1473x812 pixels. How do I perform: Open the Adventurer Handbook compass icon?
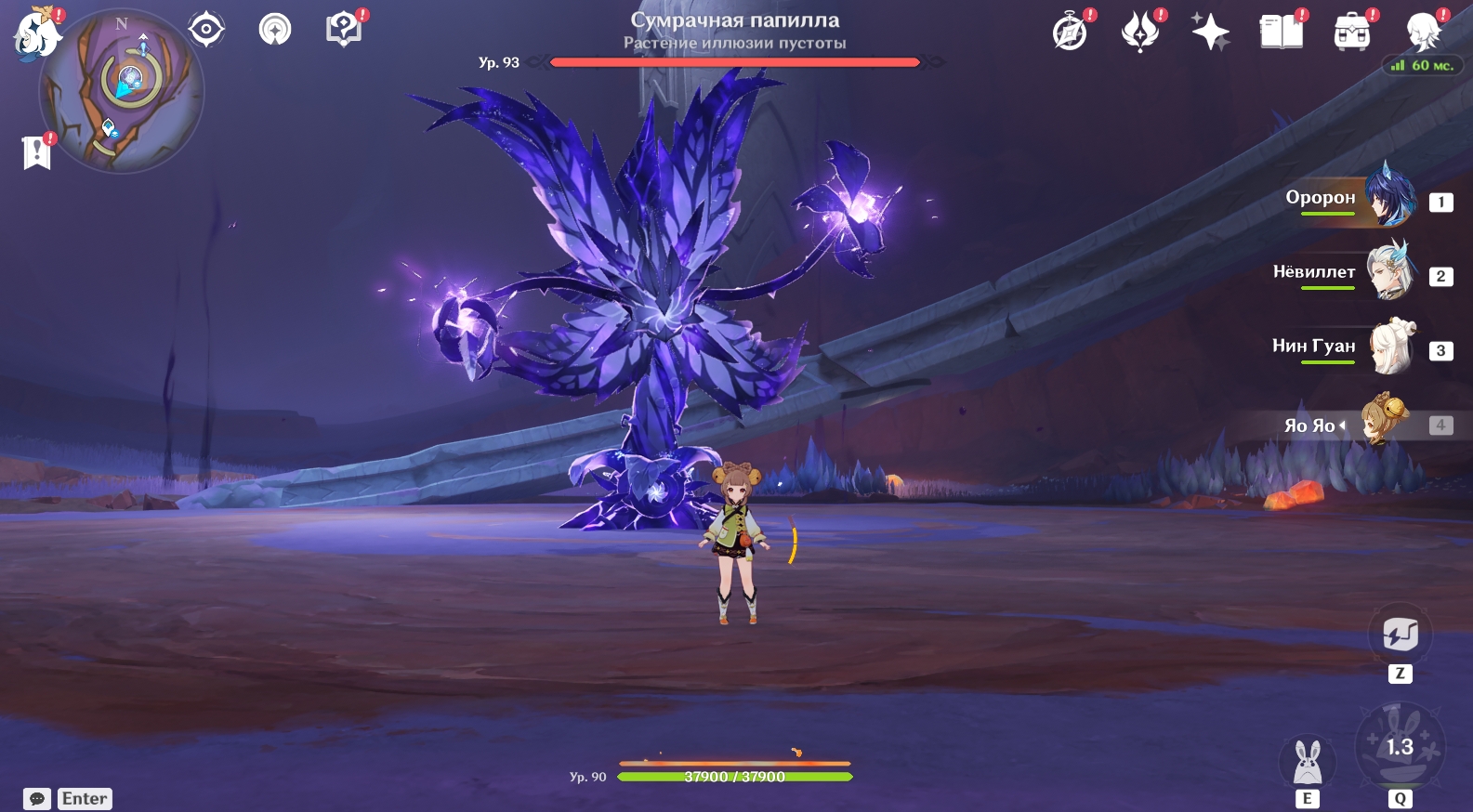(1071, 33)
